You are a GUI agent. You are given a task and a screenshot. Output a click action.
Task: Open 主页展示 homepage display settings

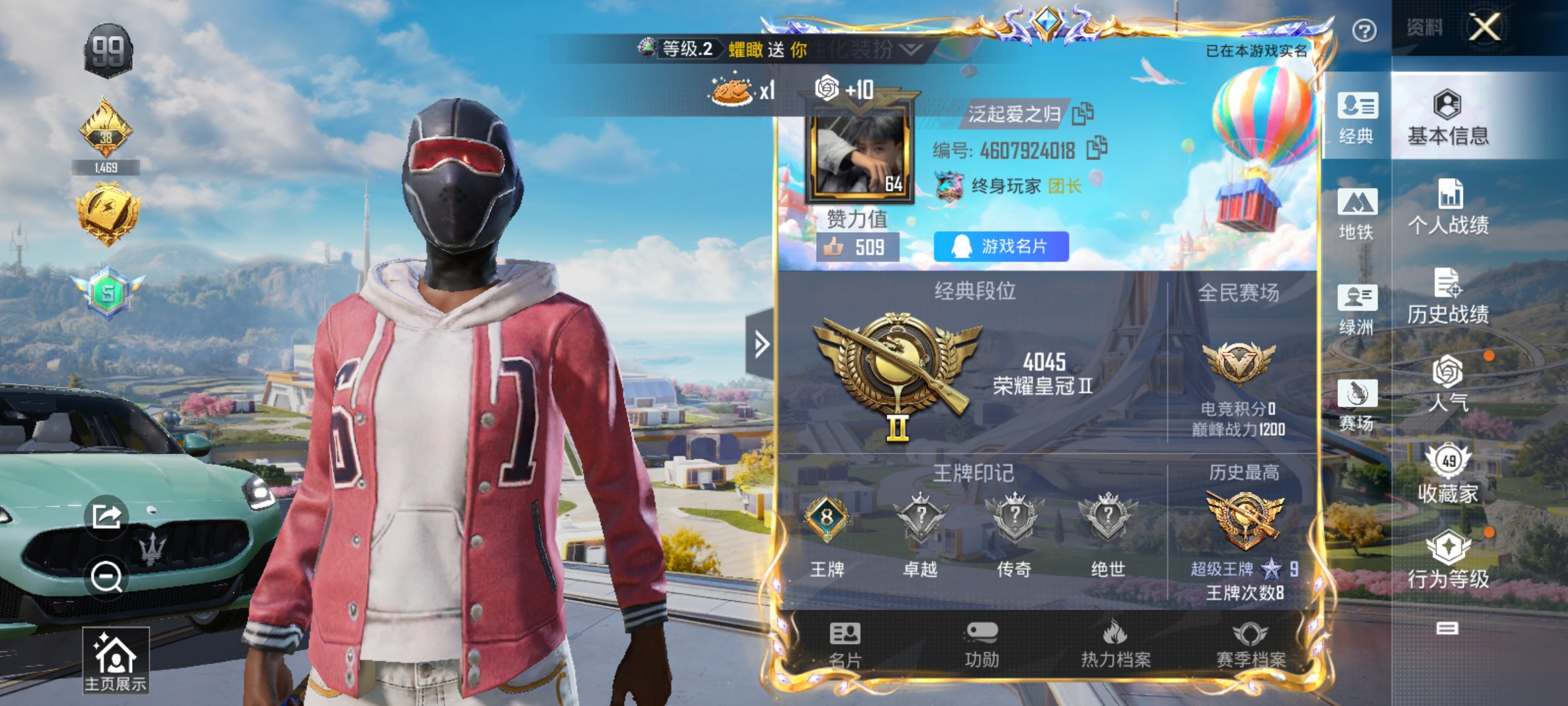(x=116, y=660)
